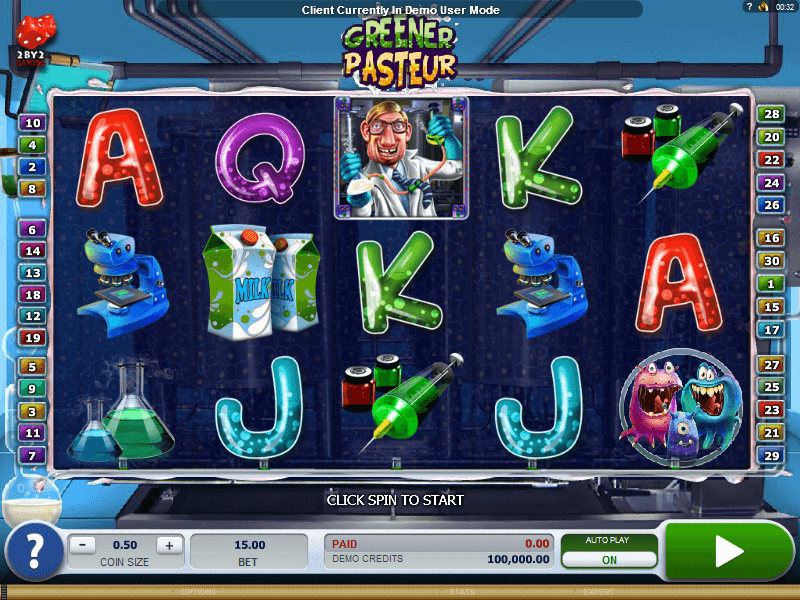Select payline number 10 marker
This screenshot has width=800, height=600.
pos(32,123)
